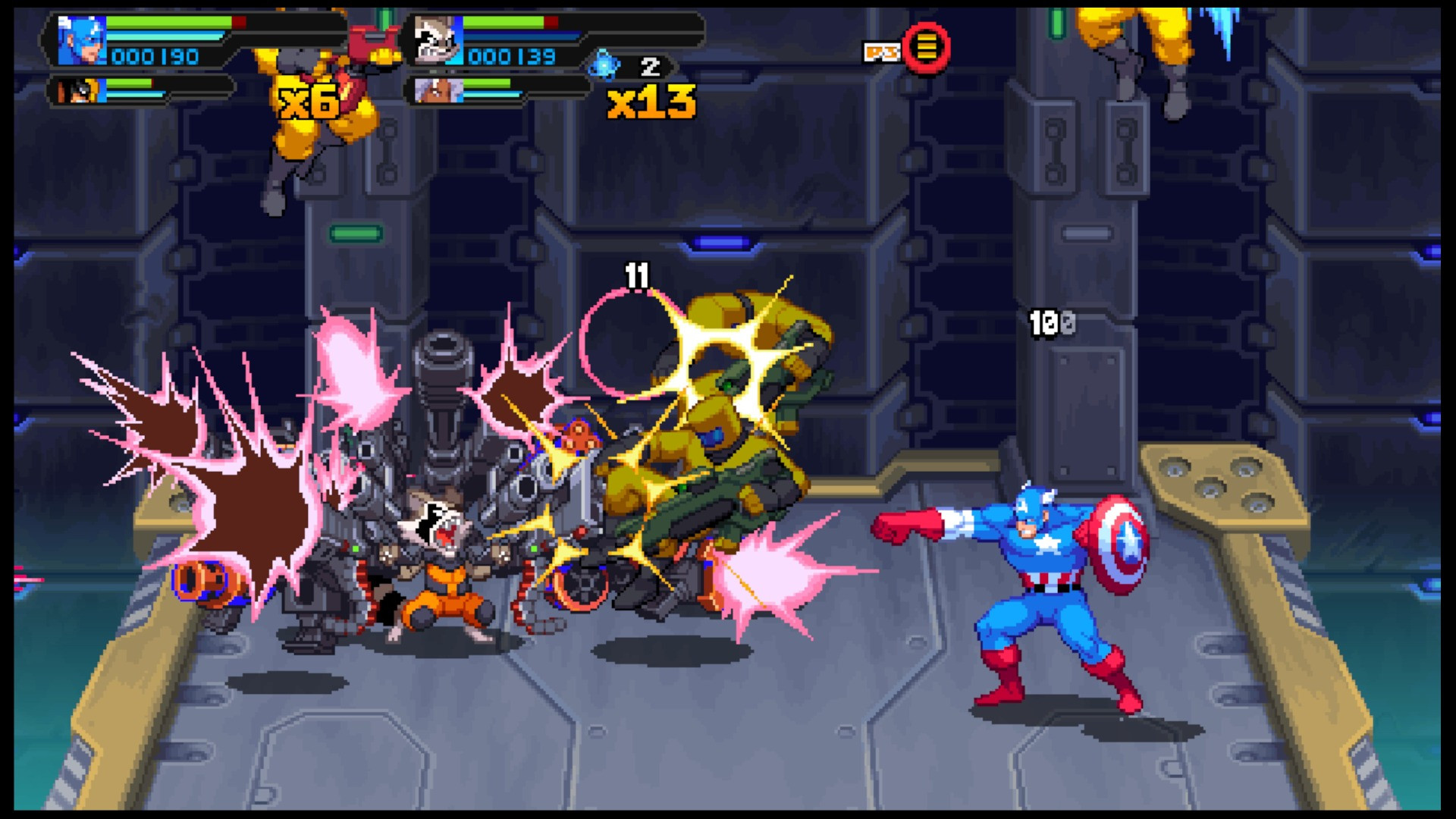Click Storm's partner portrait
The width and height of the screenshot is (1456, 819).
[438, 90]
